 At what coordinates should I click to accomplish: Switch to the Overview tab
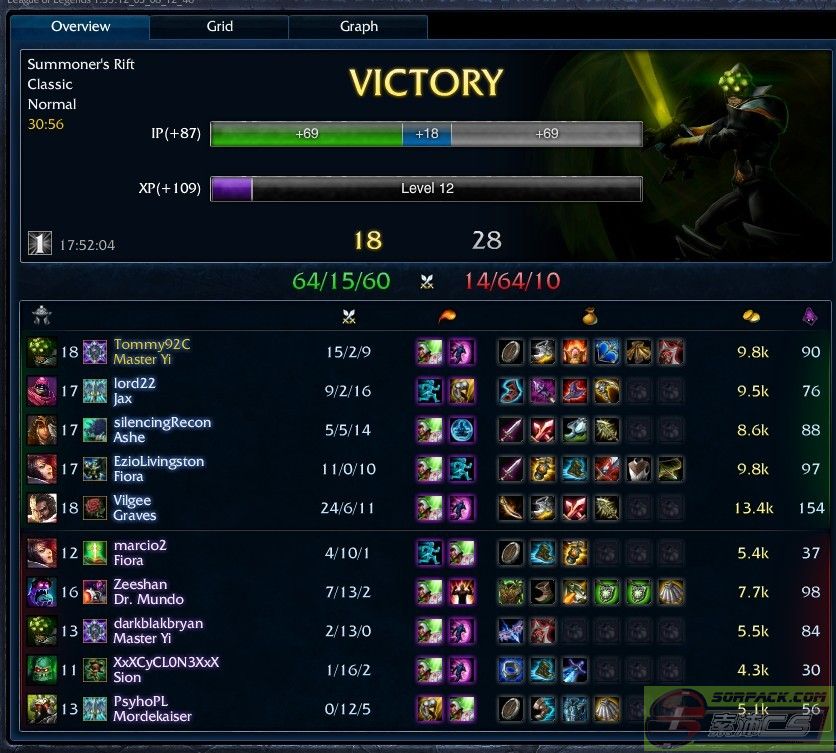[81, 26]
